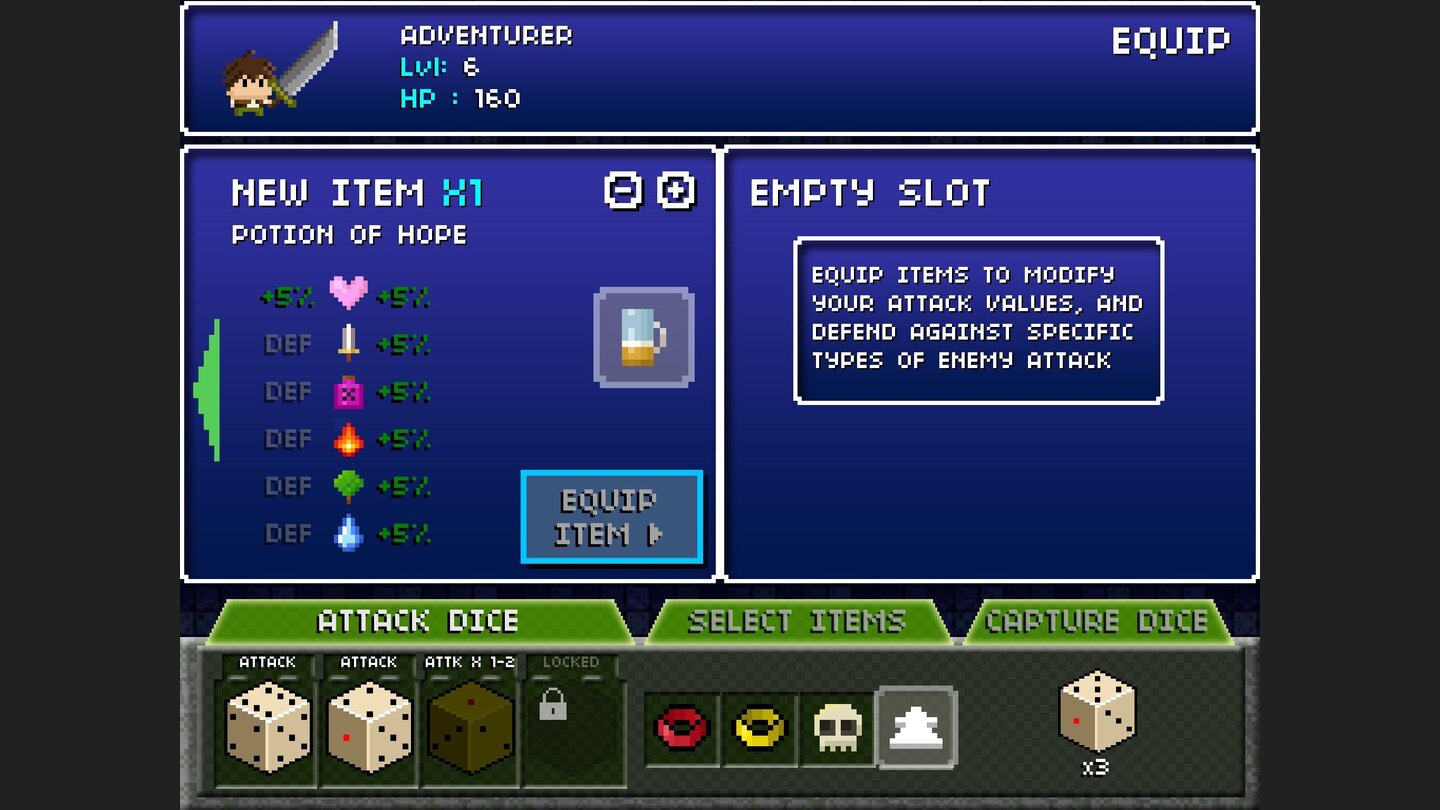Click the plus button to increase item quantity
The width and height of the screenshot is (1440, 810).
(675, 192)
